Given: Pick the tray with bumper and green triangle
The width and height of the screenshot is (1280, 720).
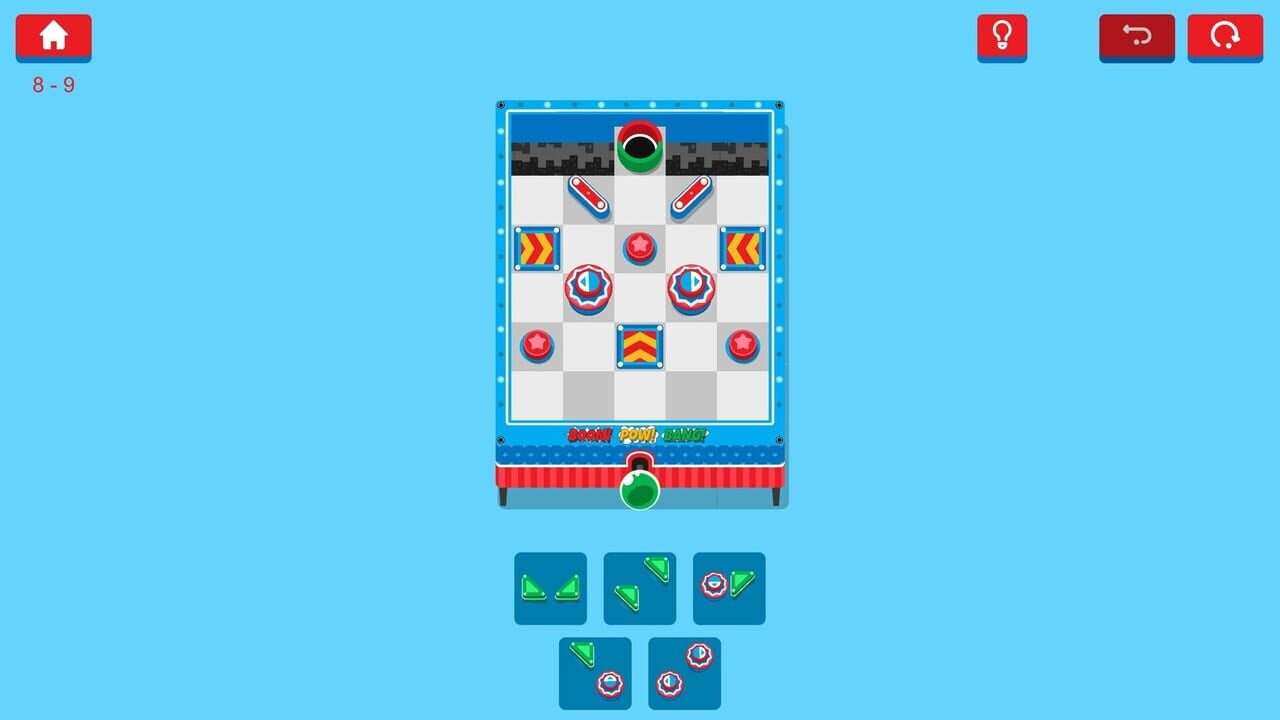Looking at the screenshot, I should 729,588.
